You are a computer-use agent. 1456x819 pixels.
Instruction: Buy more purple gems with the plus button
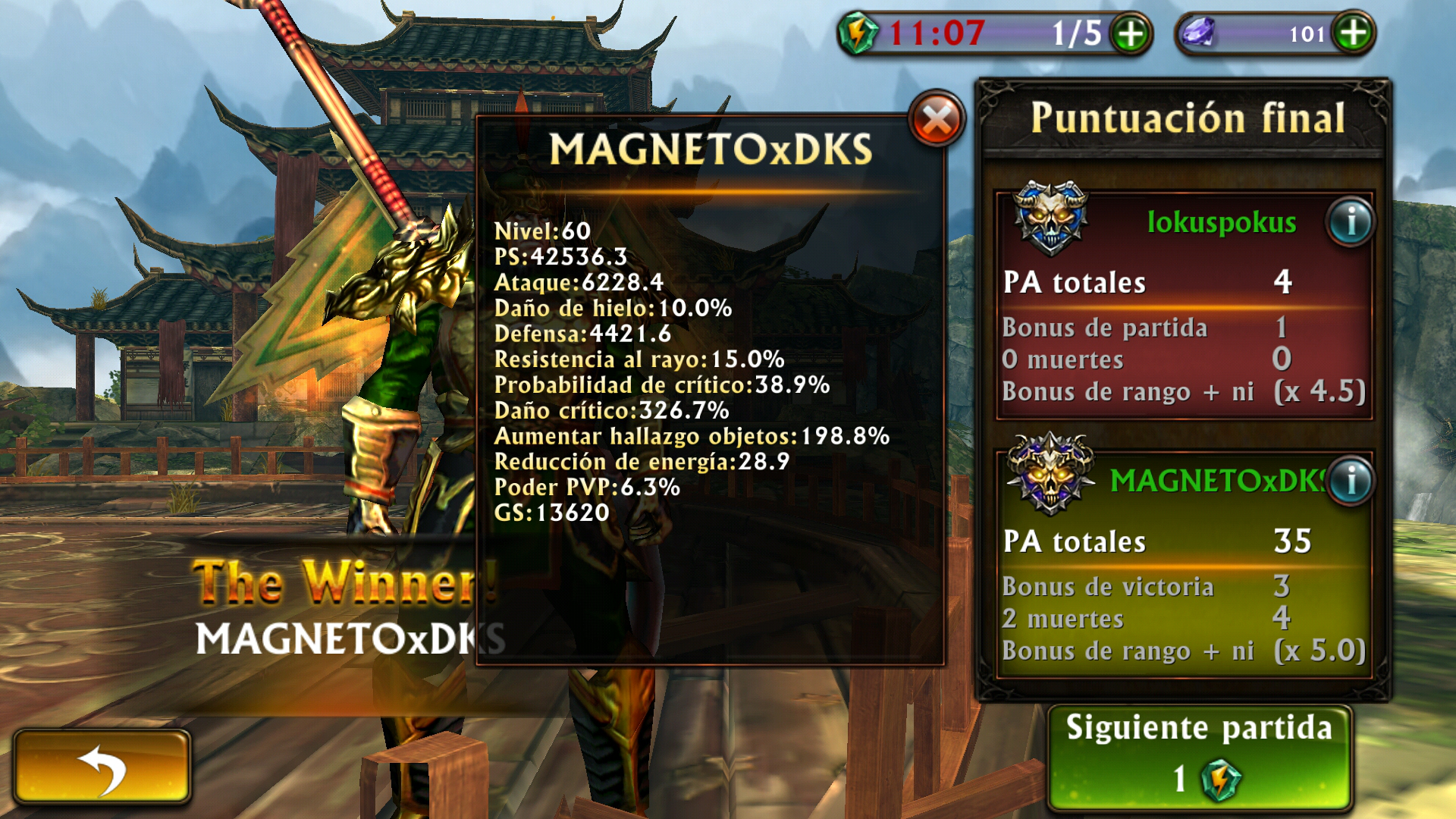[x=1354, y=33]
